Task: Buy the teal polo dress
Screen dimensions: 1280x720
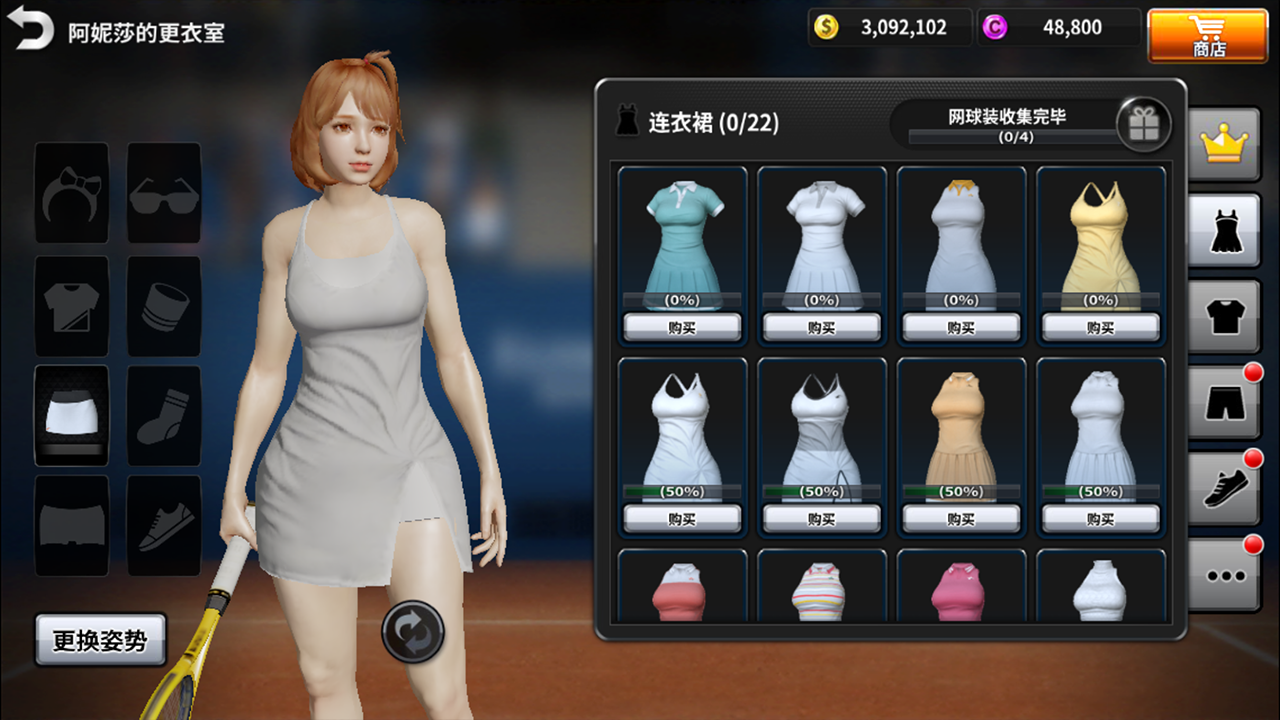Action: tap(682, 327)
